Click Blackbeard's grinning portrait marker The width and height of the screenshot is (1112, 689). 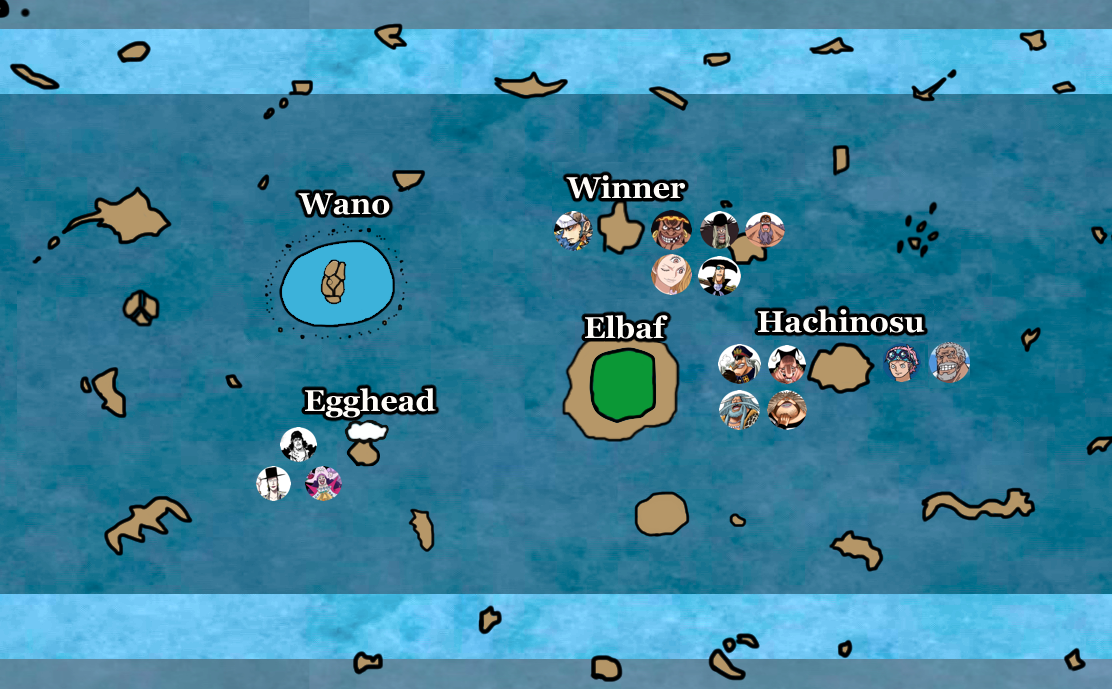(671, 231)
